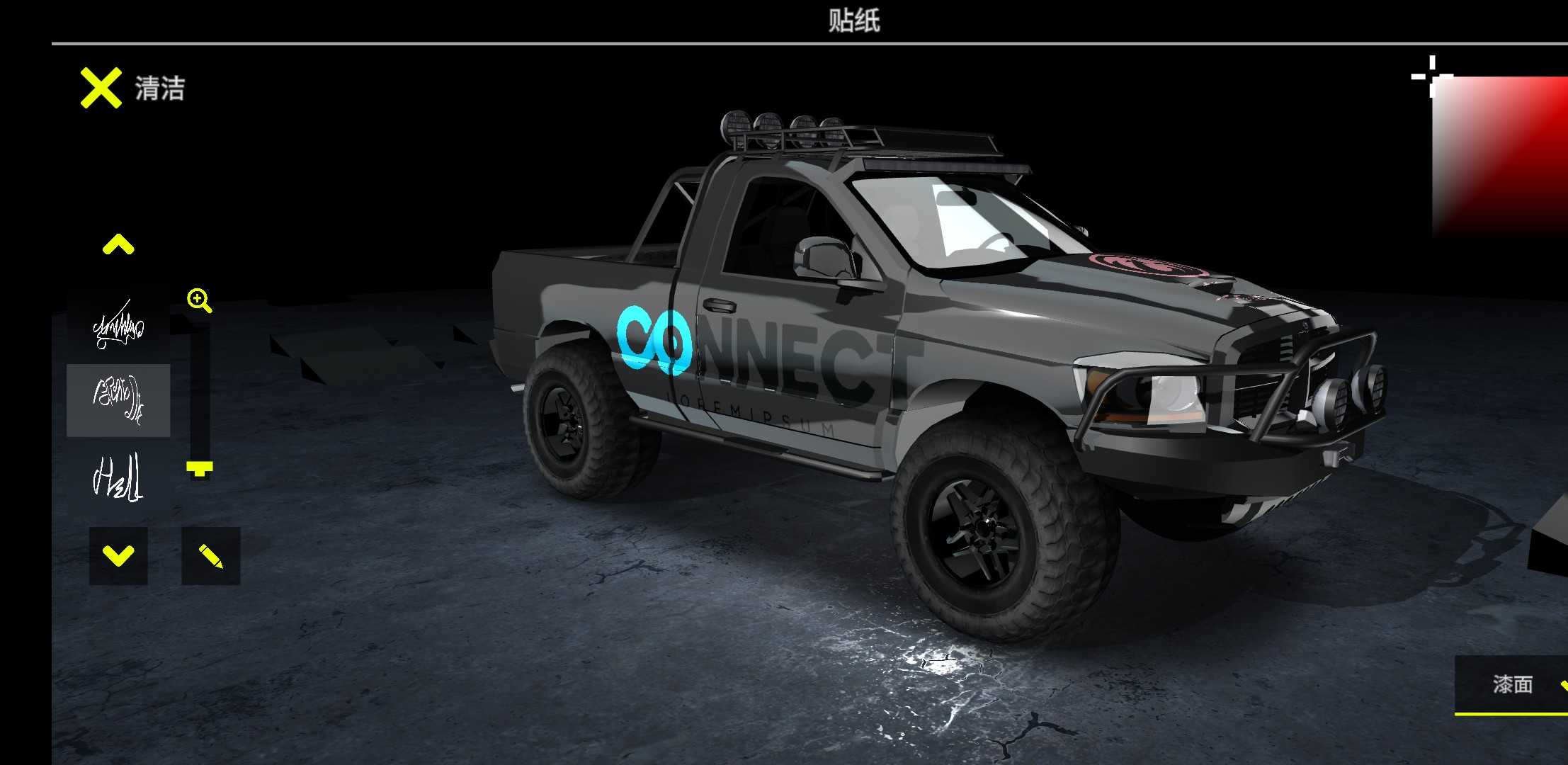Click the yellow X clean button
The height and width of the screenshot is (765, 1568).
[101, 89]
